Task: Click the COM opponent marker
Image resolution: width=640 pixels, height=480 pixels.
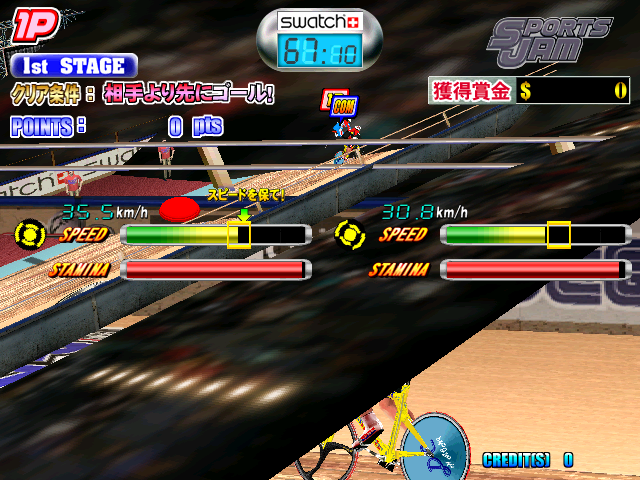Action: [343, 107]
